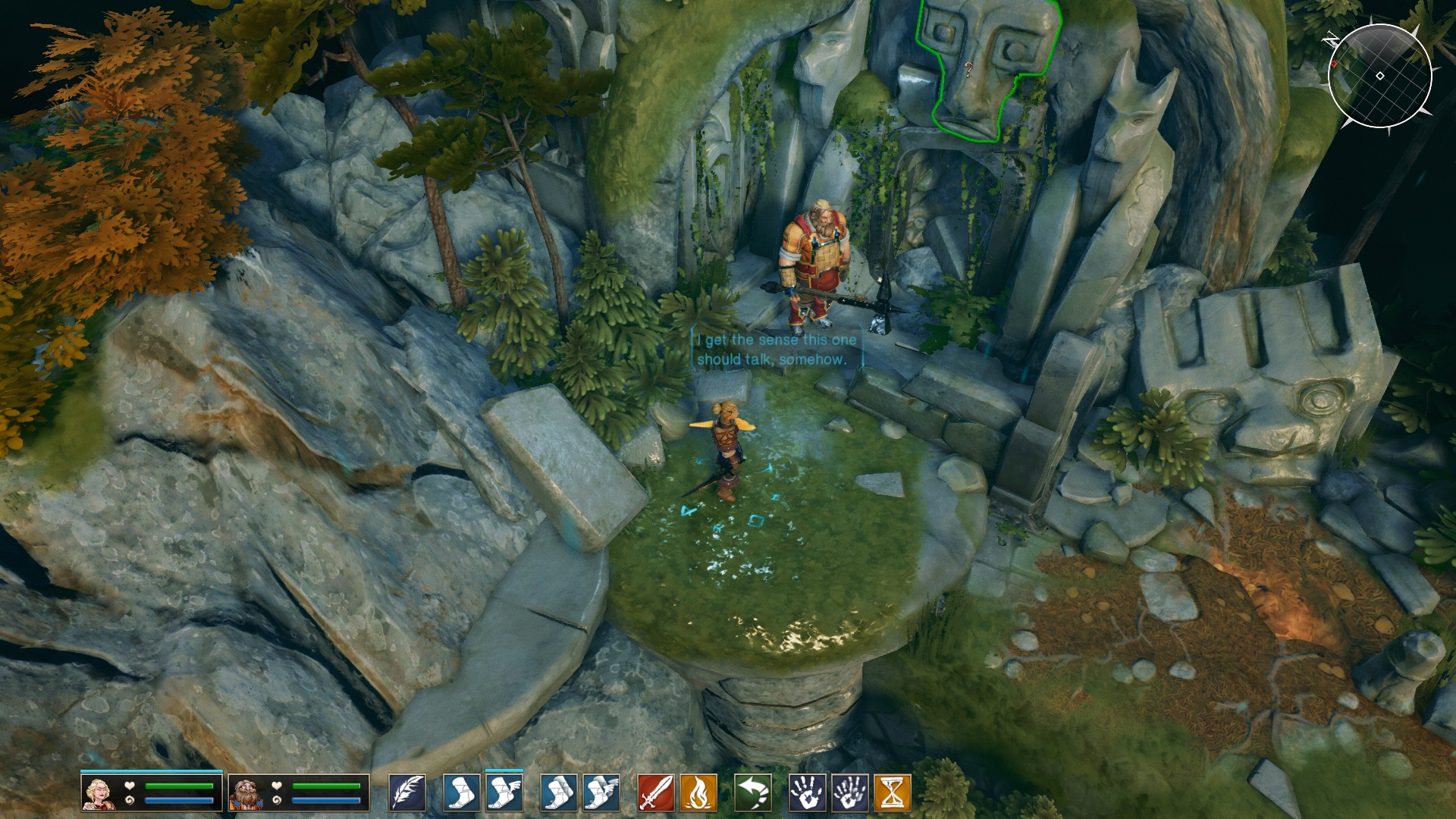Select the double winged boots group icon

click(601, 793)
